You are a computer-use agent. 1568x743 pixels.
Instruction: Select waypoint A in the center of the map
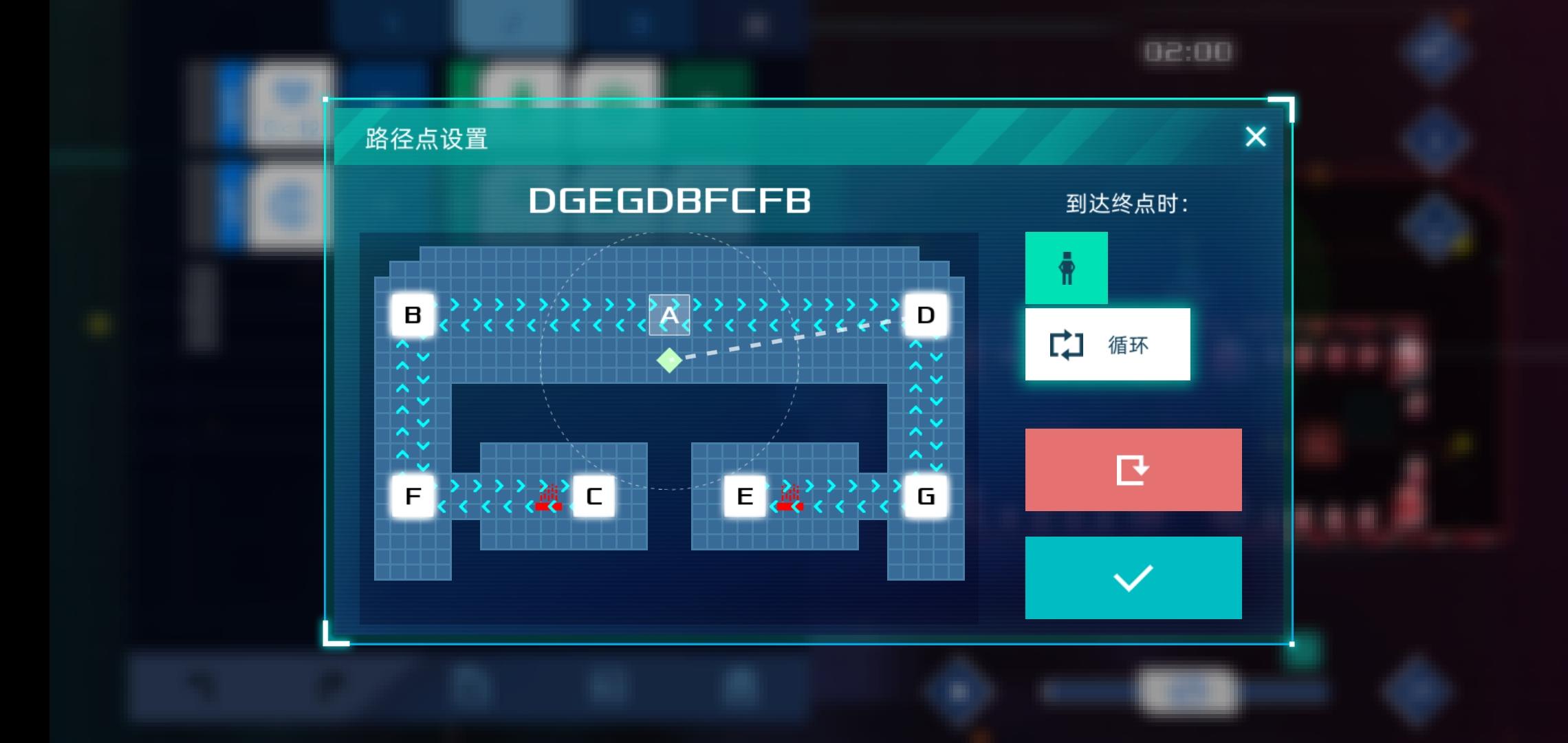pos(668,314)
